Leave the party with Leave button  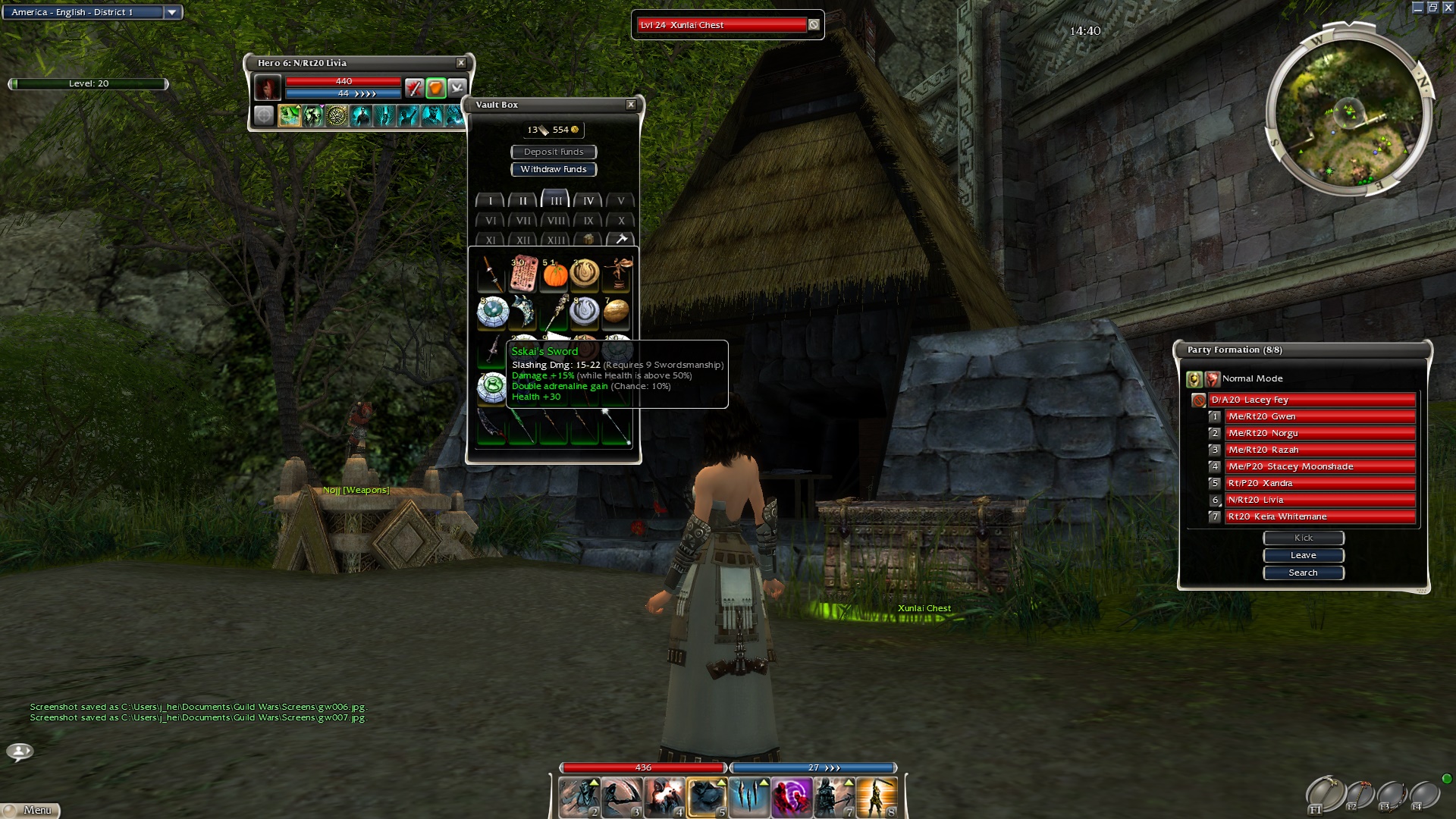pos(1303,555)
